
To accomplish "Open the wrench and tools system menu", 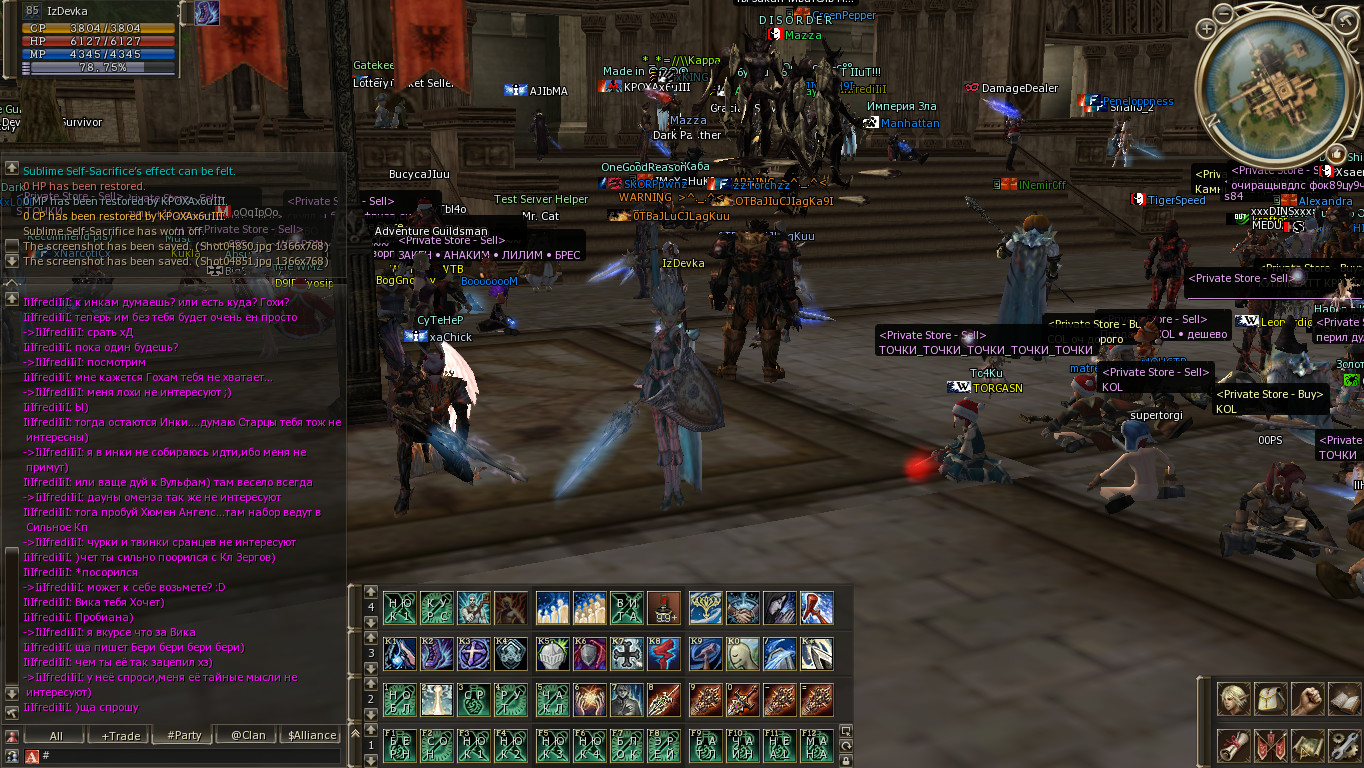I will tap(1344, 745).
